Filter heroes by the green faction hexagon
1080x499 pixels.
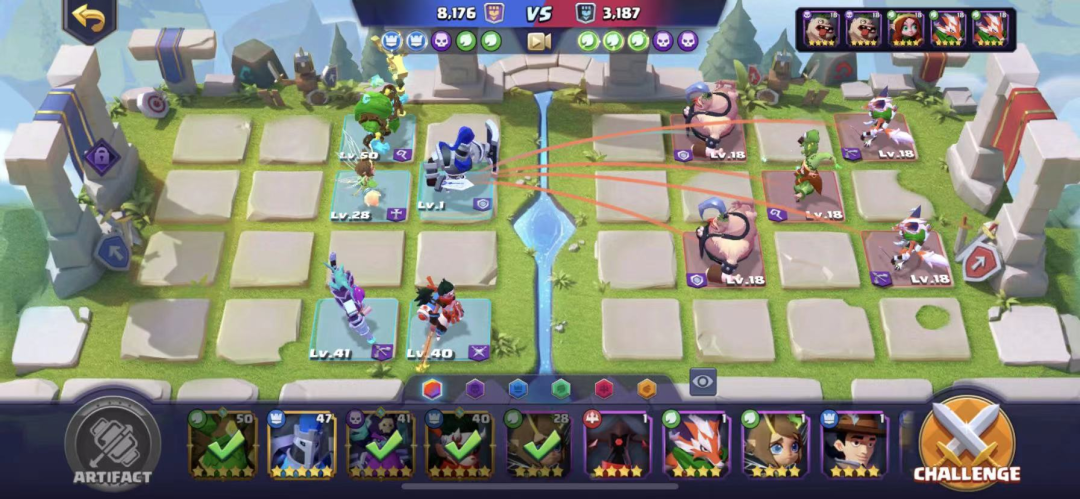(560, 389)
